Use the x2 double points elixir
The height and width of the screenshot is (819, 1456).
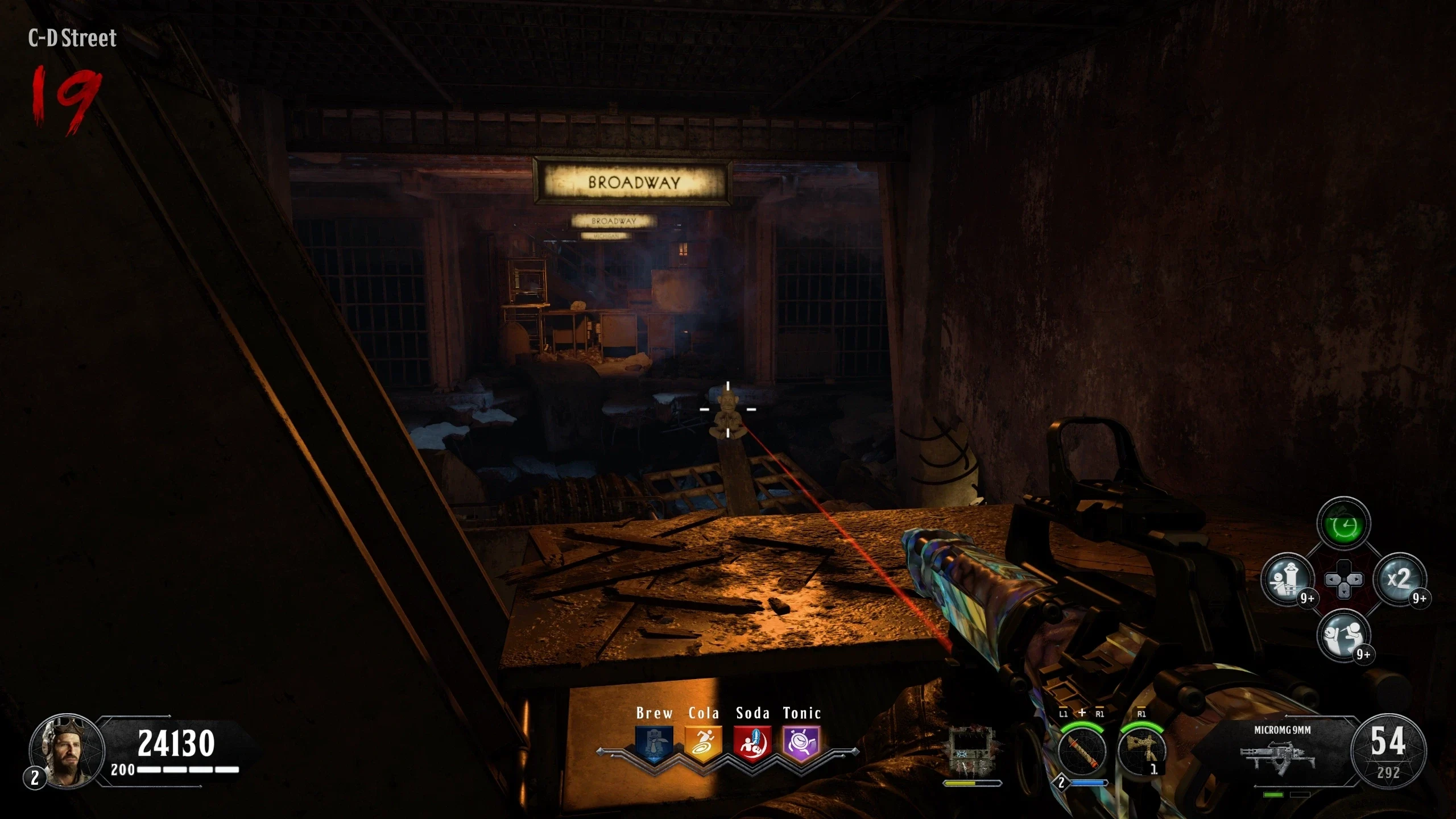point(1399,580)
